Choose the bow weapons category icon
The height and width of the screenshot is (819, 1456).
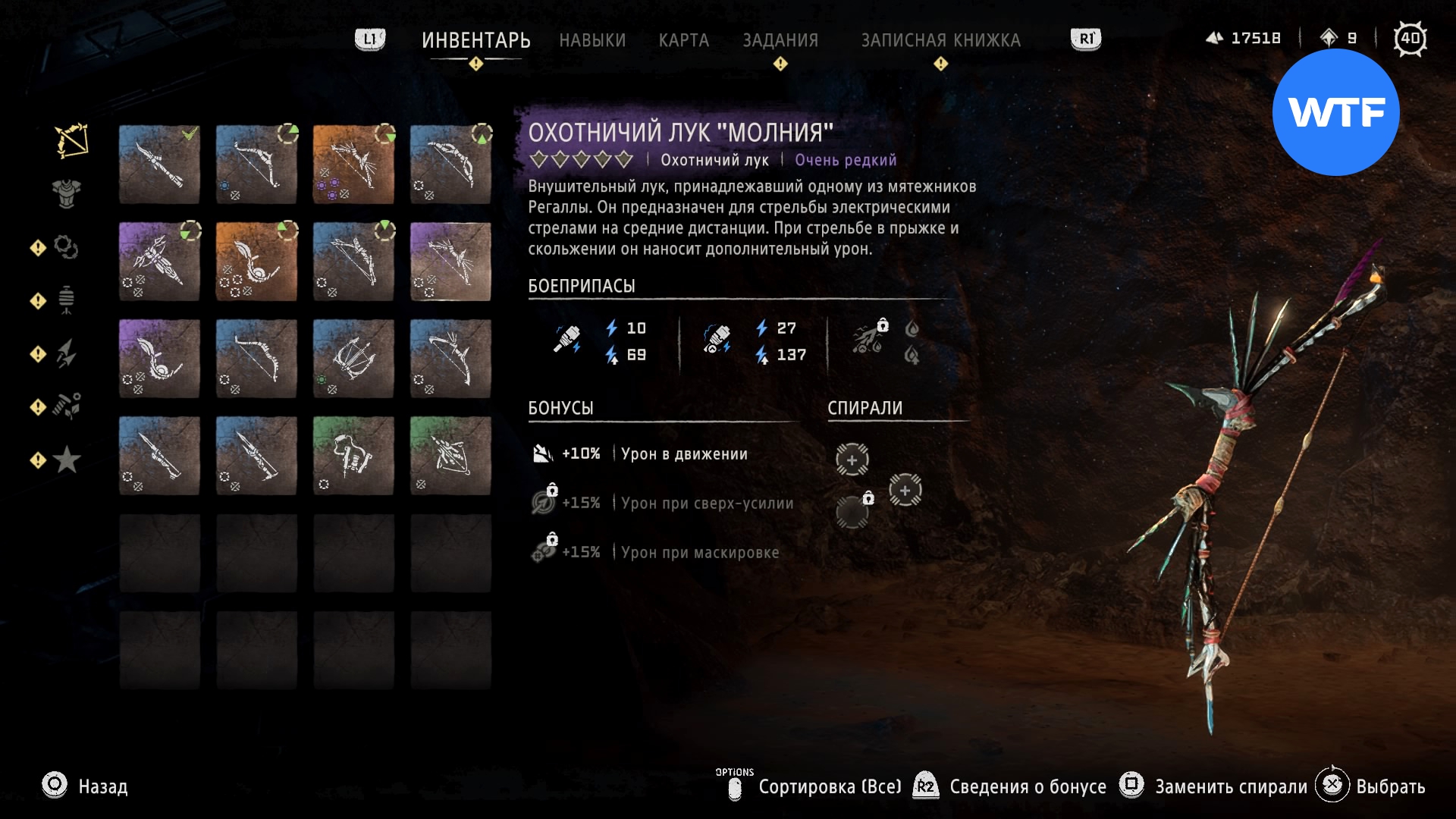pyautogui.click(x=71, y=141)
